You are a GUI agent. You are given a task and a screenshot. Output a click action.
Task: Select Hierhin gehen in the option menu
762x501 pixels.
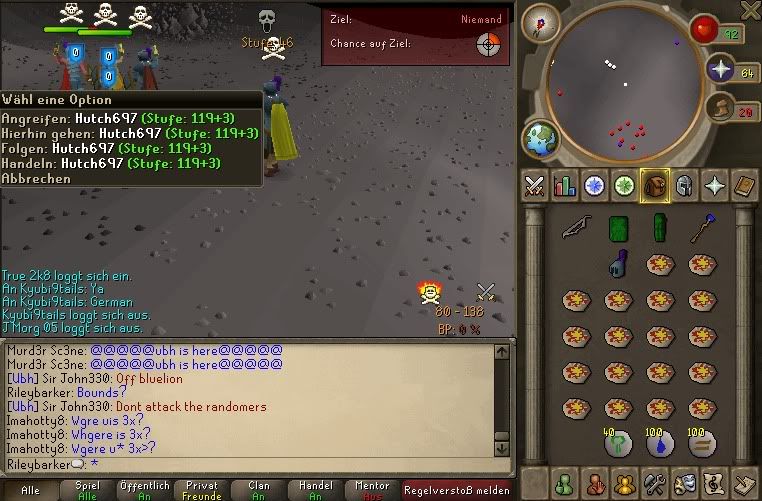pyautogui.click(x=130, y=134)
